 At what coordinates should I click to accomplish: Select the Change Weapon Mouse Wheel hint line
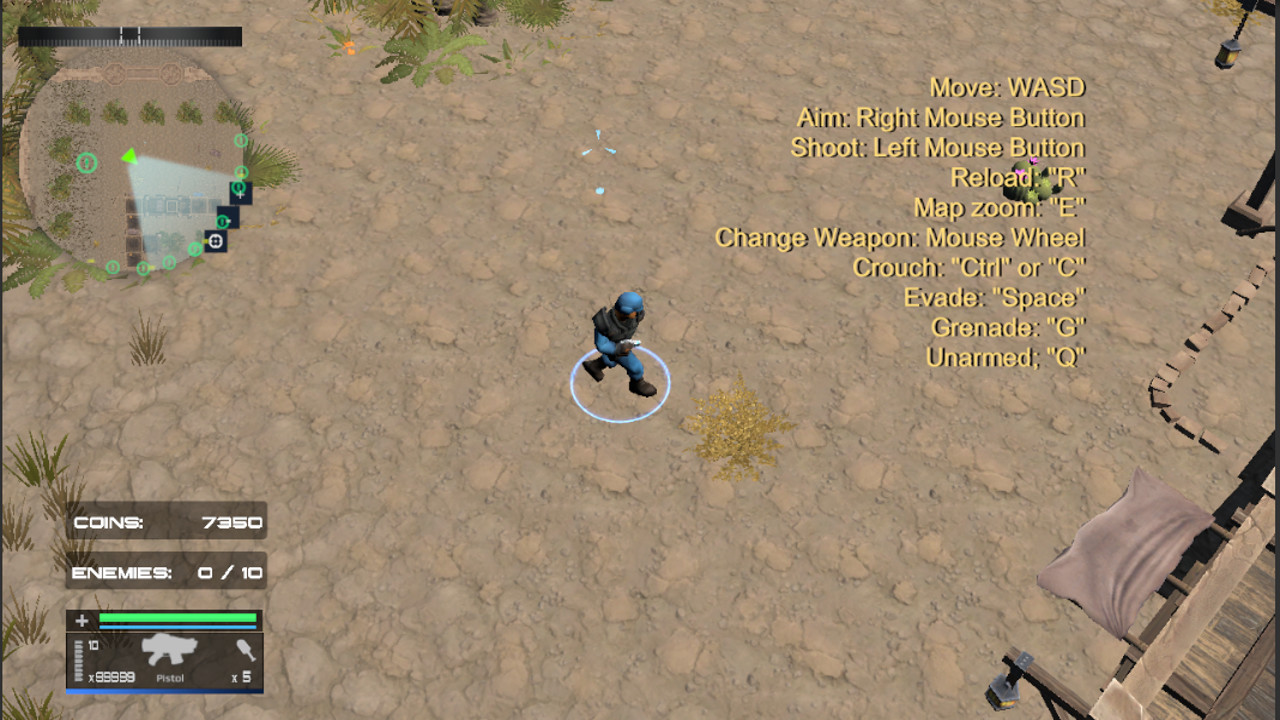click(899, 237)
